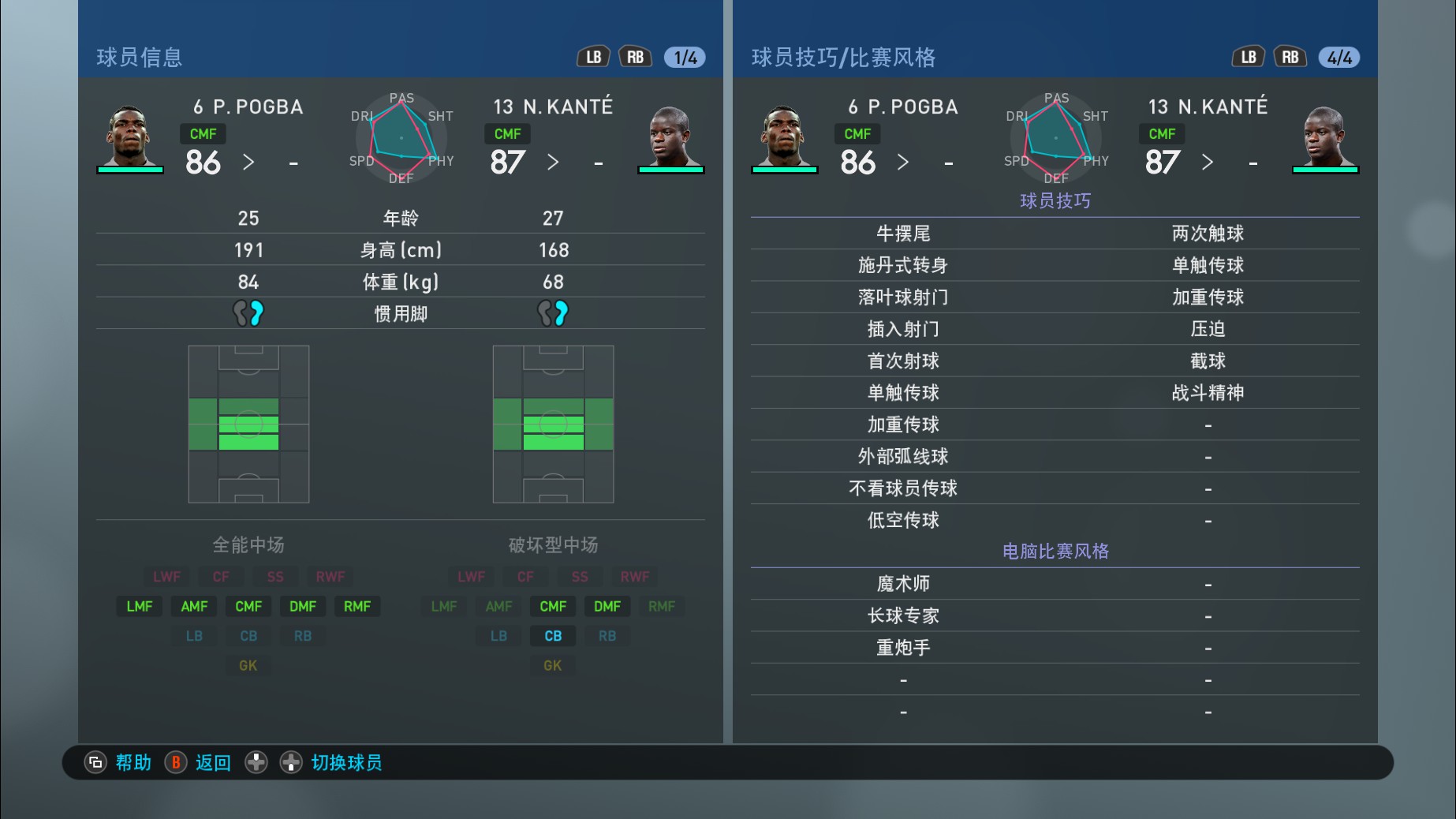Image resolution: width=1456 pixels, height=819 pixels.
Task: Open Kanté's detail arrow beside 87
Action: (x=554, y=163)
